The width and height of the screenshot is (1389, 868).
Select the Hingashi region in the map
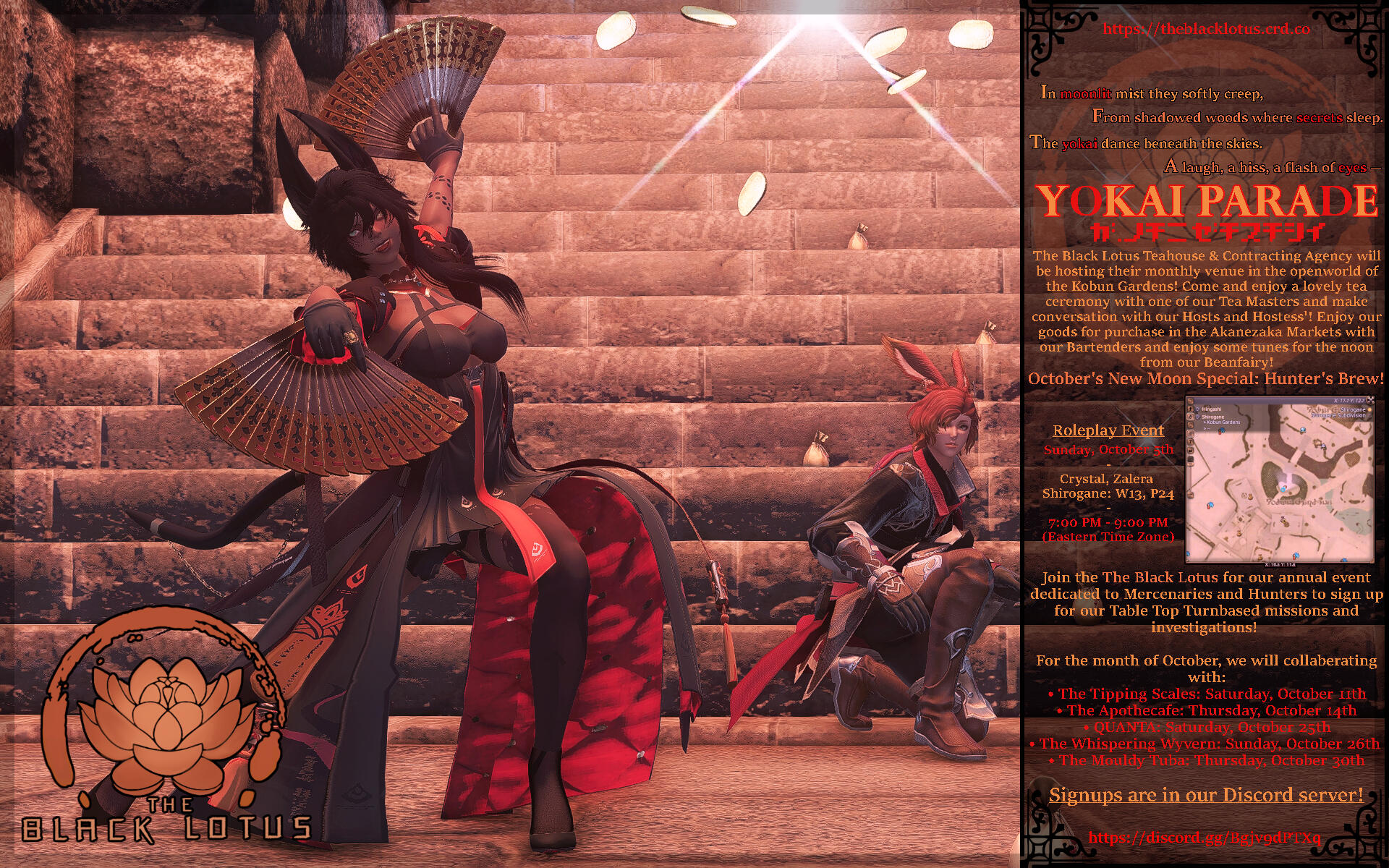tap(1212, 409)
